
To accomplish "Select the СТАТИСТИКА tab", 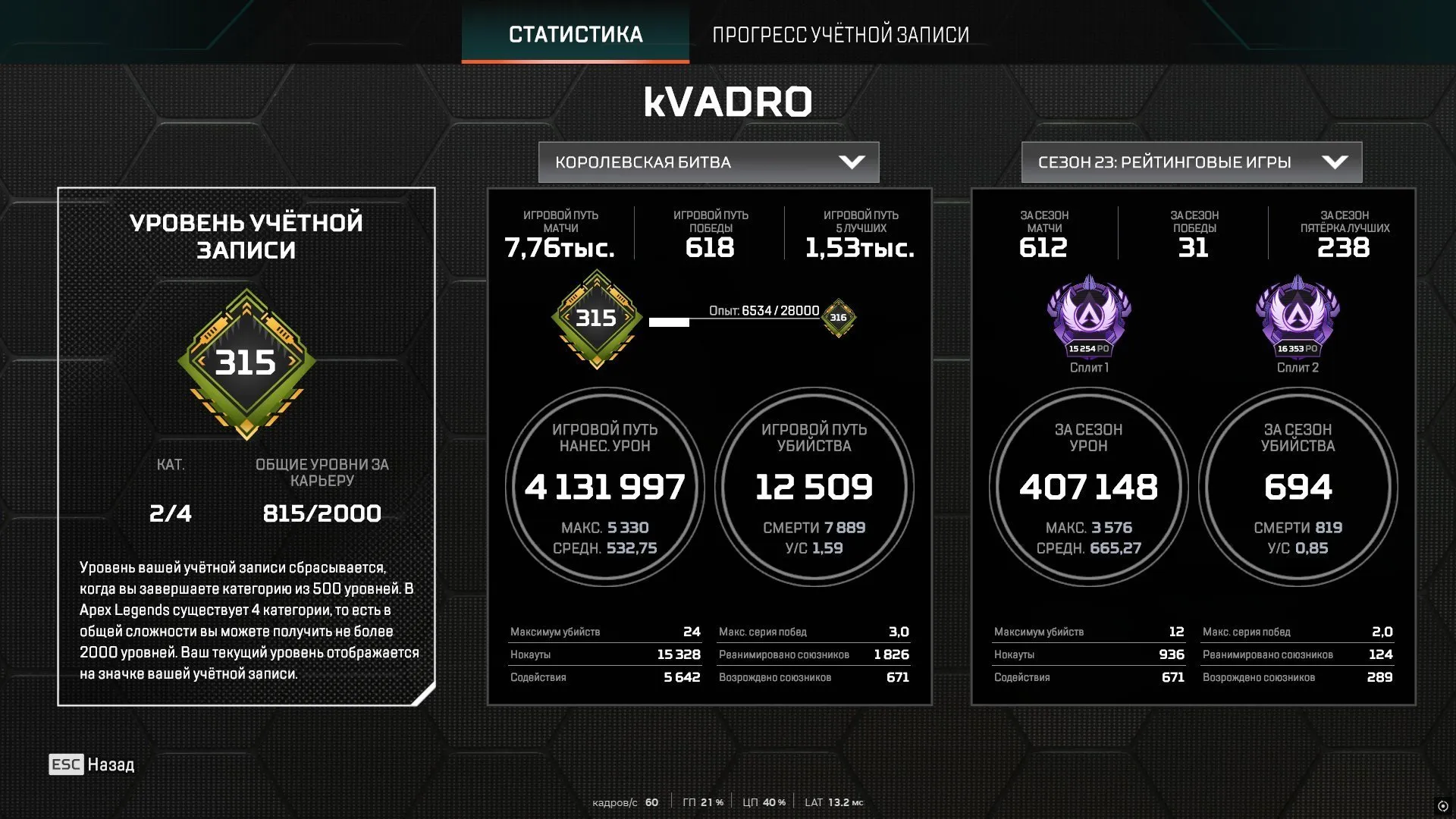I will 576,34.
